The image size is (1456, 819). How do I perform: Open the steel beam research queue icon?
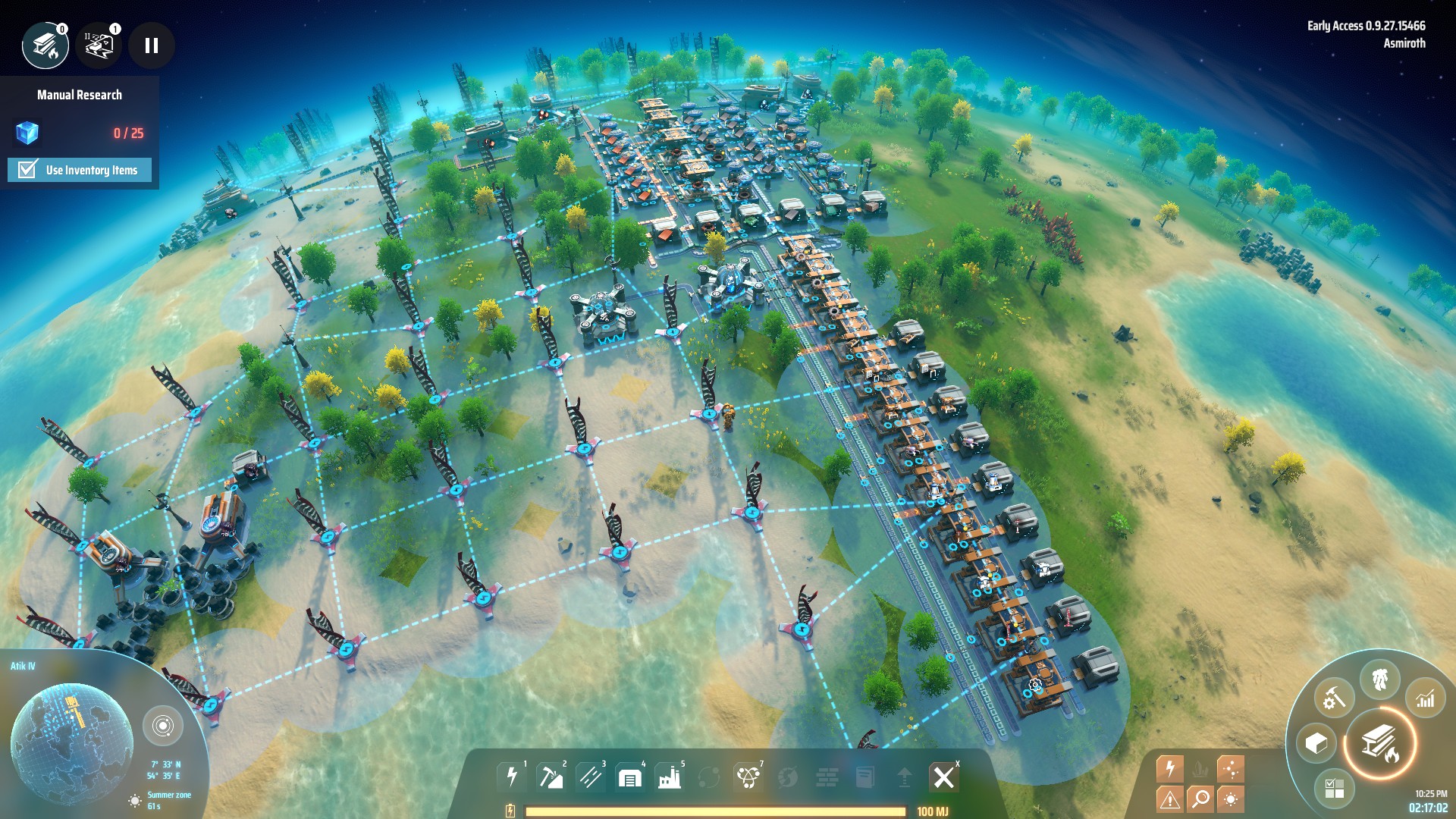click(45, 45)
